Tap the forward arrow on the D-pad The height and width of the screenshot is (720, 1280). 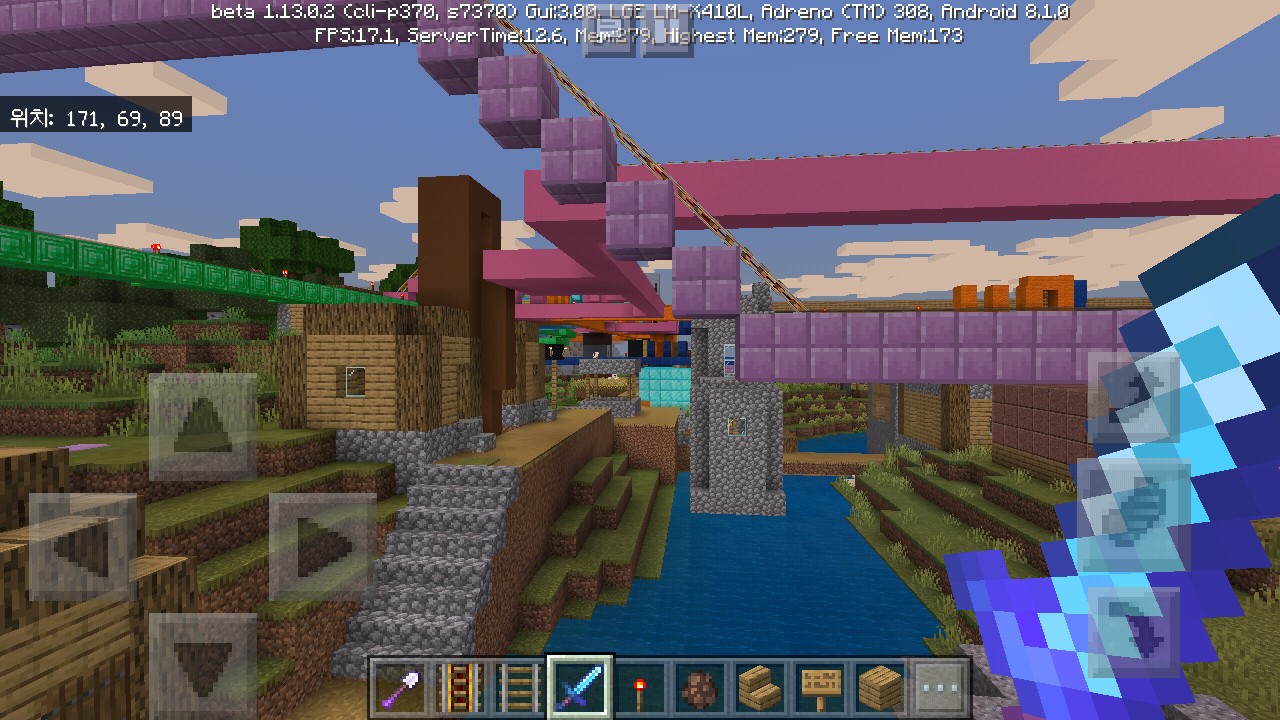click(202, 427)
